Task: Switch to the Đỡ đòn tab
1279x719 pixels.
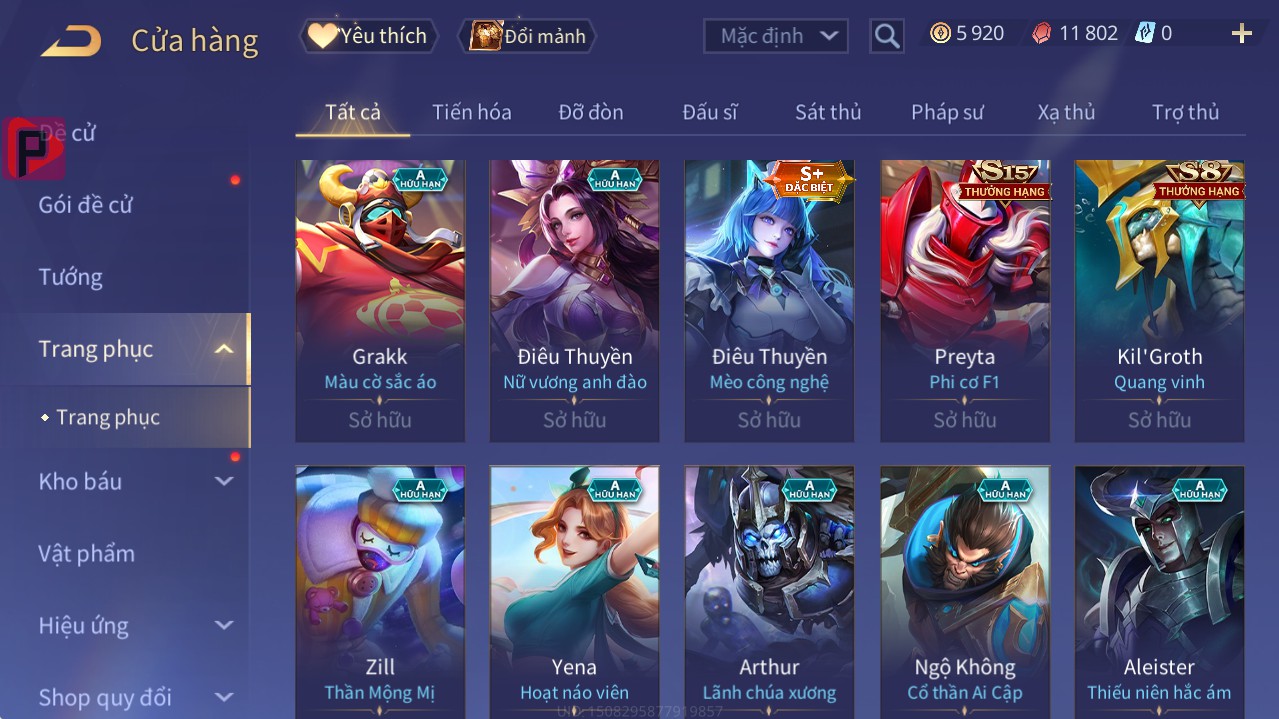Action: (x=591, y=112)
